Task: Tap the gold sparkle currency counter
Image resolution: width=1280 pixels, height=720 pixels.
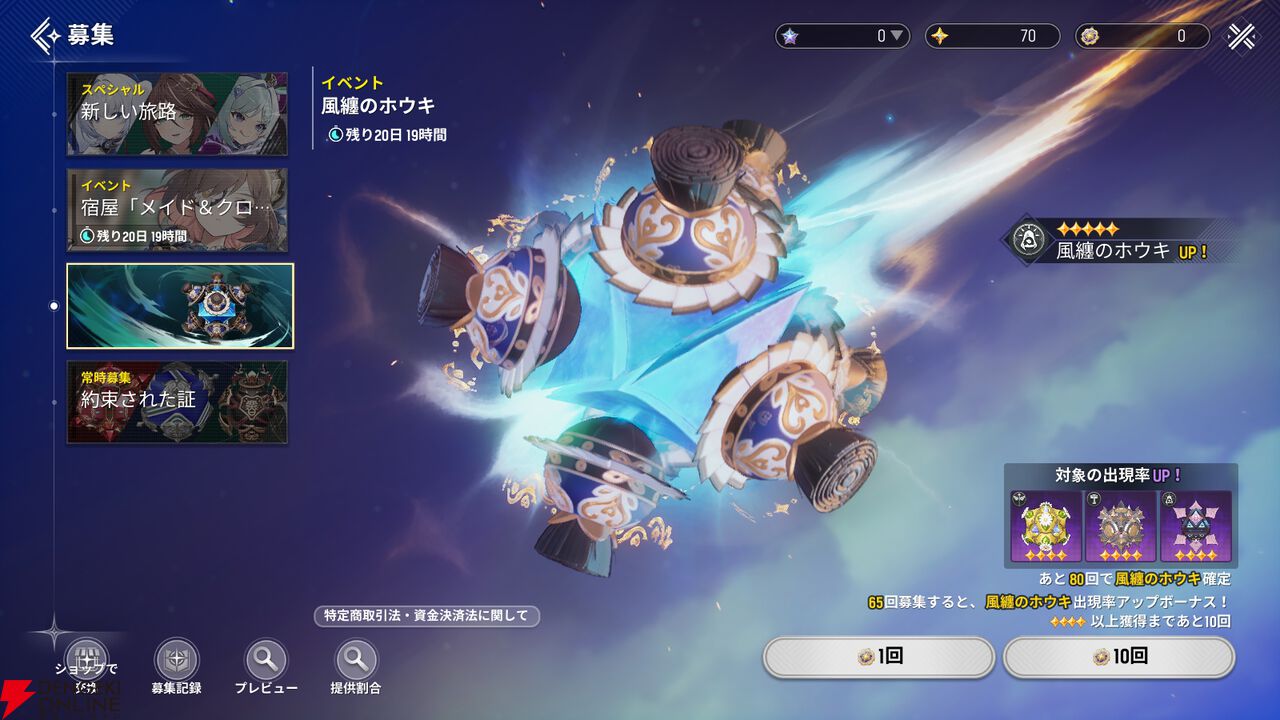Action: [991, 36]
